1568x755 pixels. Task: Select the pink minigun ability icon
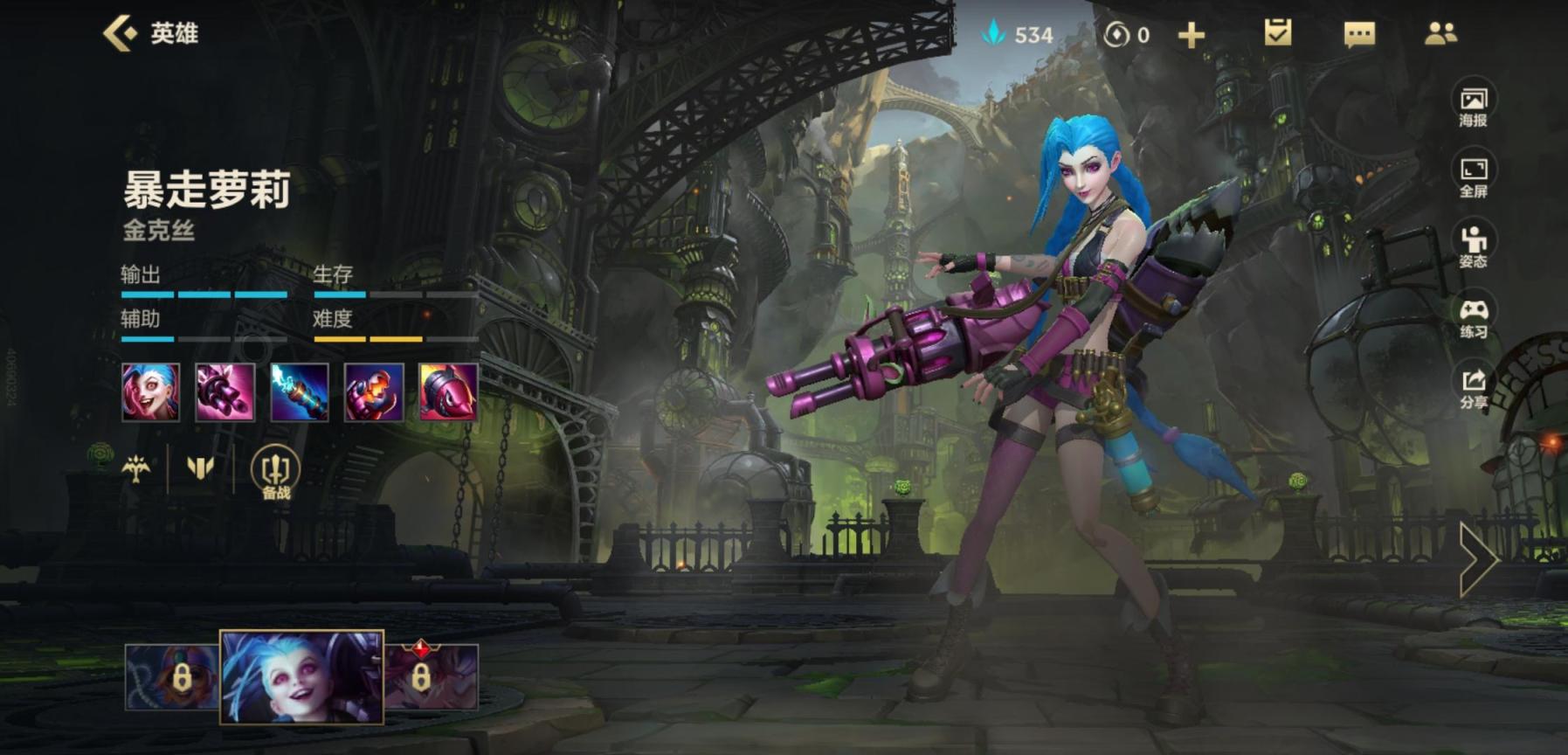224,392
